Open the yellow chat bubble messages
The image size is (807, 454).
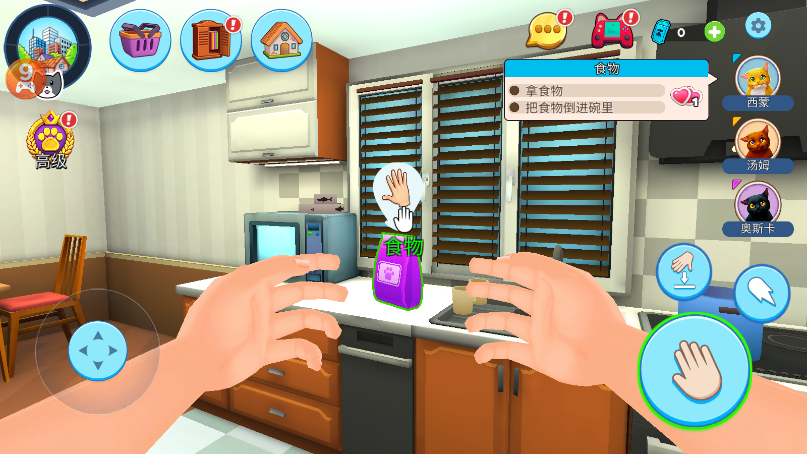click(547, 31)
